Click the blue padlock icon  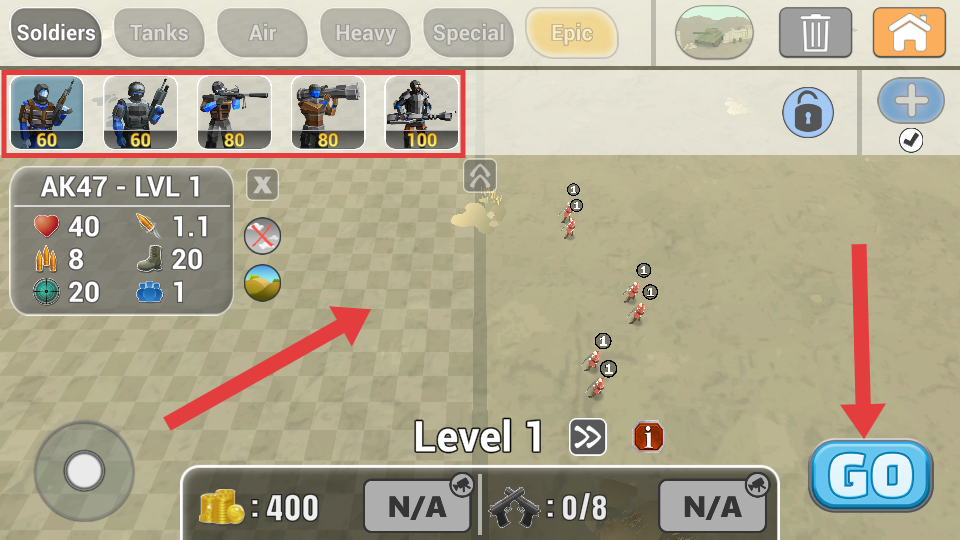(807, 111)
